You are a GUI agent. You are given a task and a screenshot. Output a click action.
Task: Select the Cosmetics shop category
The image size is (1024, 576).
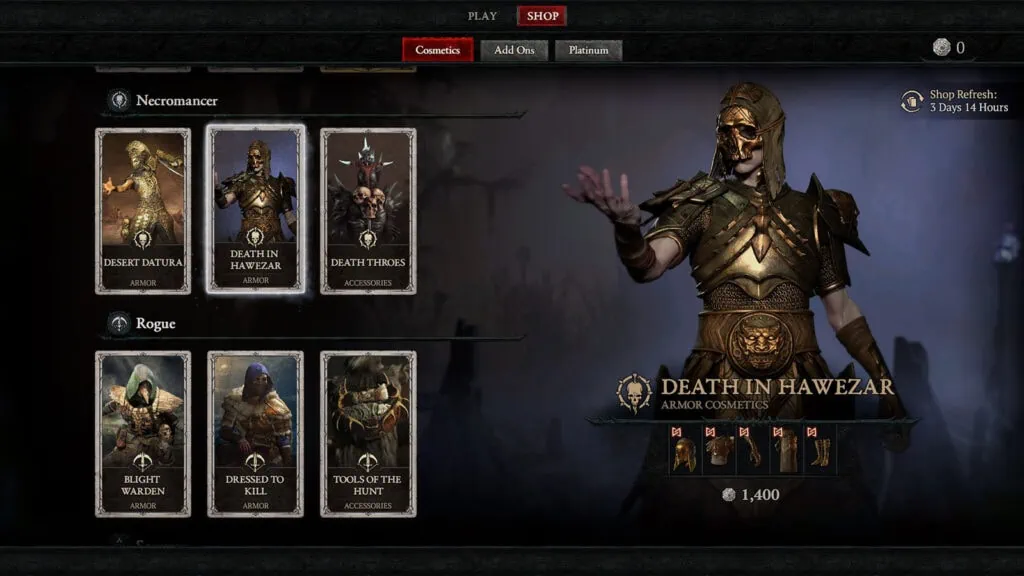(x=437, y=50)
